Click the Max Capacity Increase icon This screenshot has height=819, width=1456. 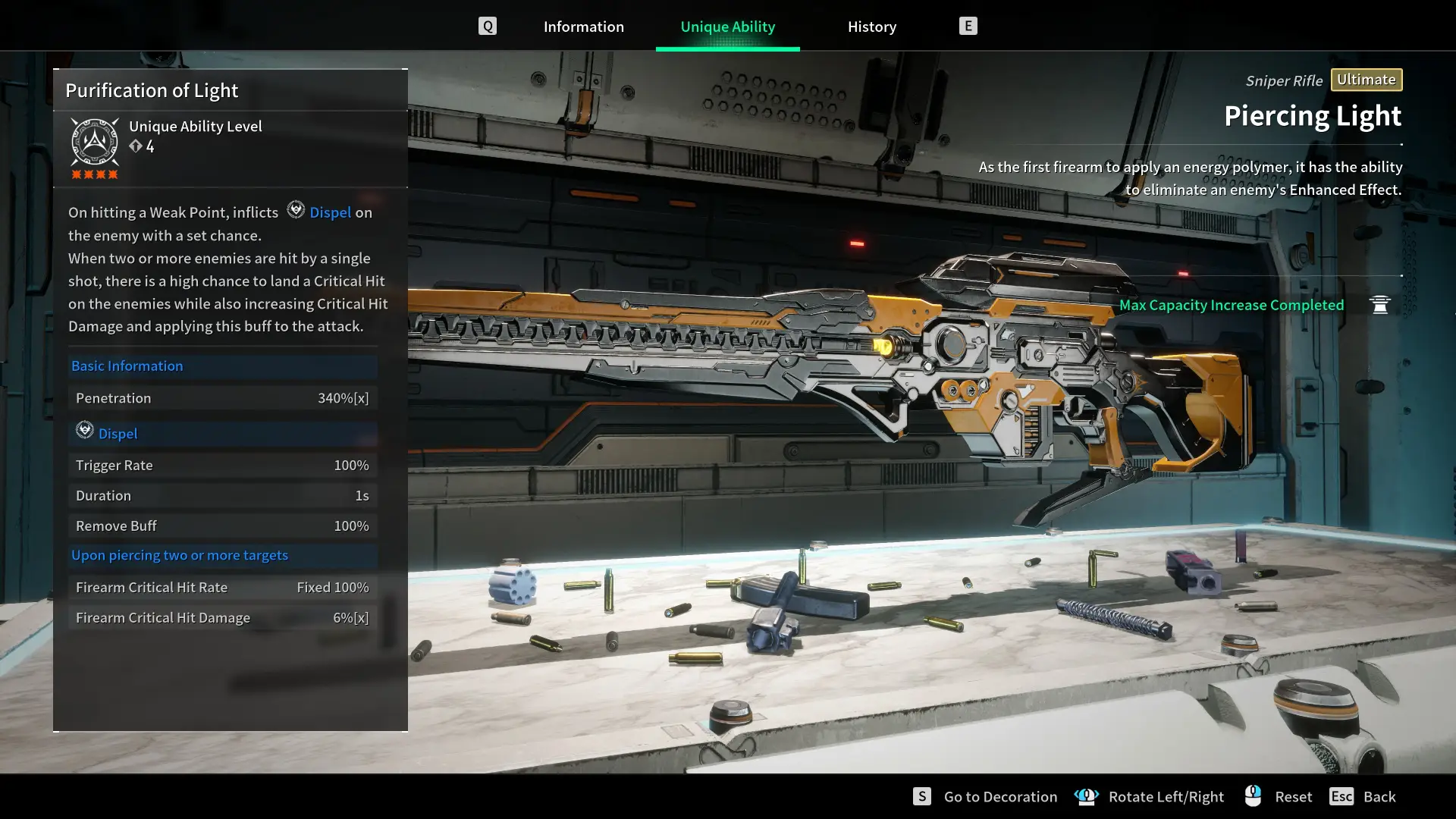click(1379, 305)
